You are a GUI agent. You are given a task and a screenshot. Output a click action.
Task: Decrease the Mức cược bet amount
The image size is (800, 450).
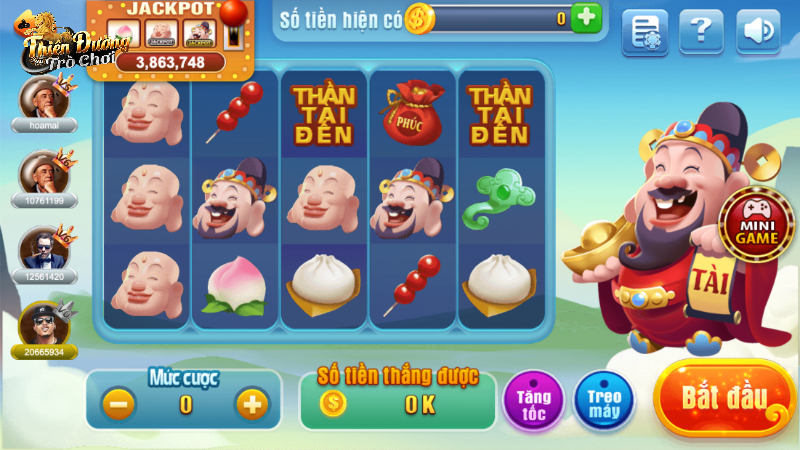[x=119, y=404]
